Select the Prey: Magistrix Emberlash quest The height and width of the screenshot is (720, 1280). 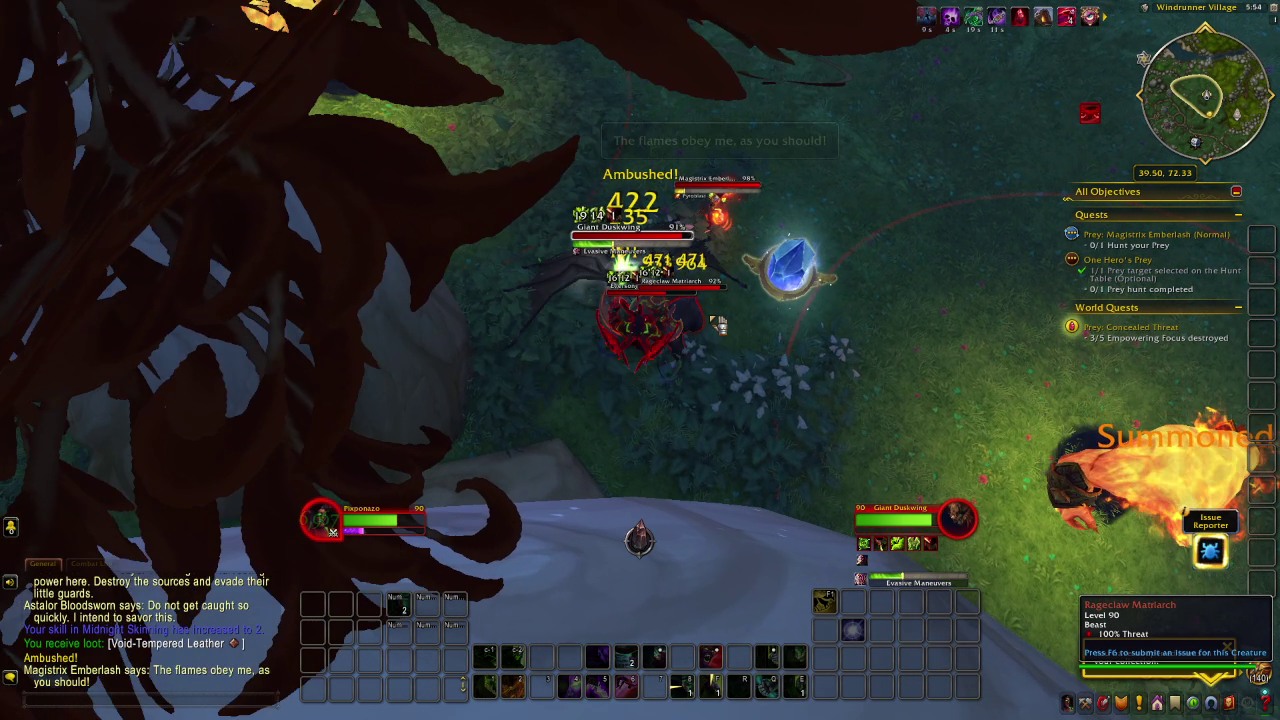tap(1156, 235)
